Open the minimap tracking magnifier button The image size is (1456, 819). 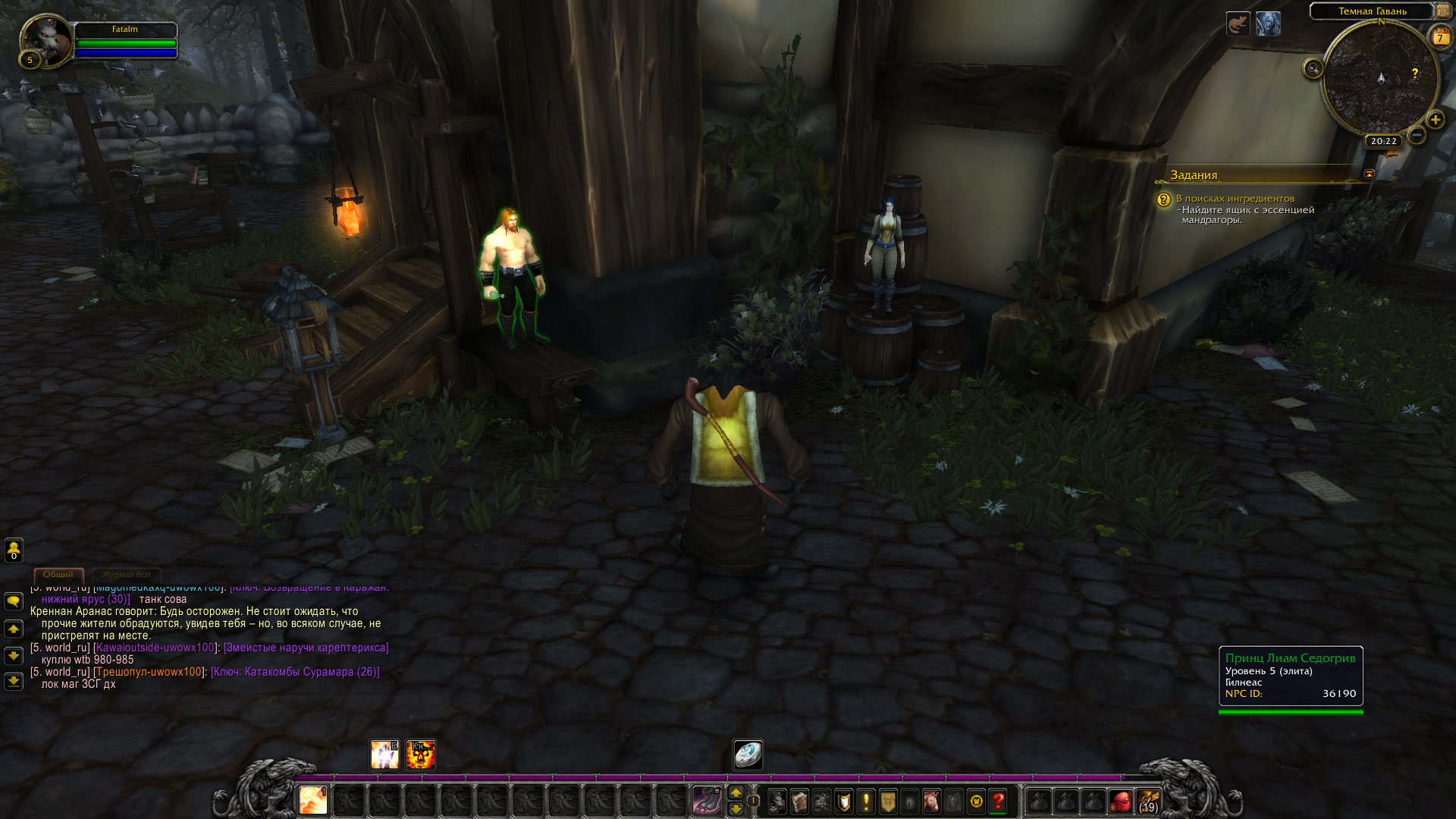coord(1313,69)
